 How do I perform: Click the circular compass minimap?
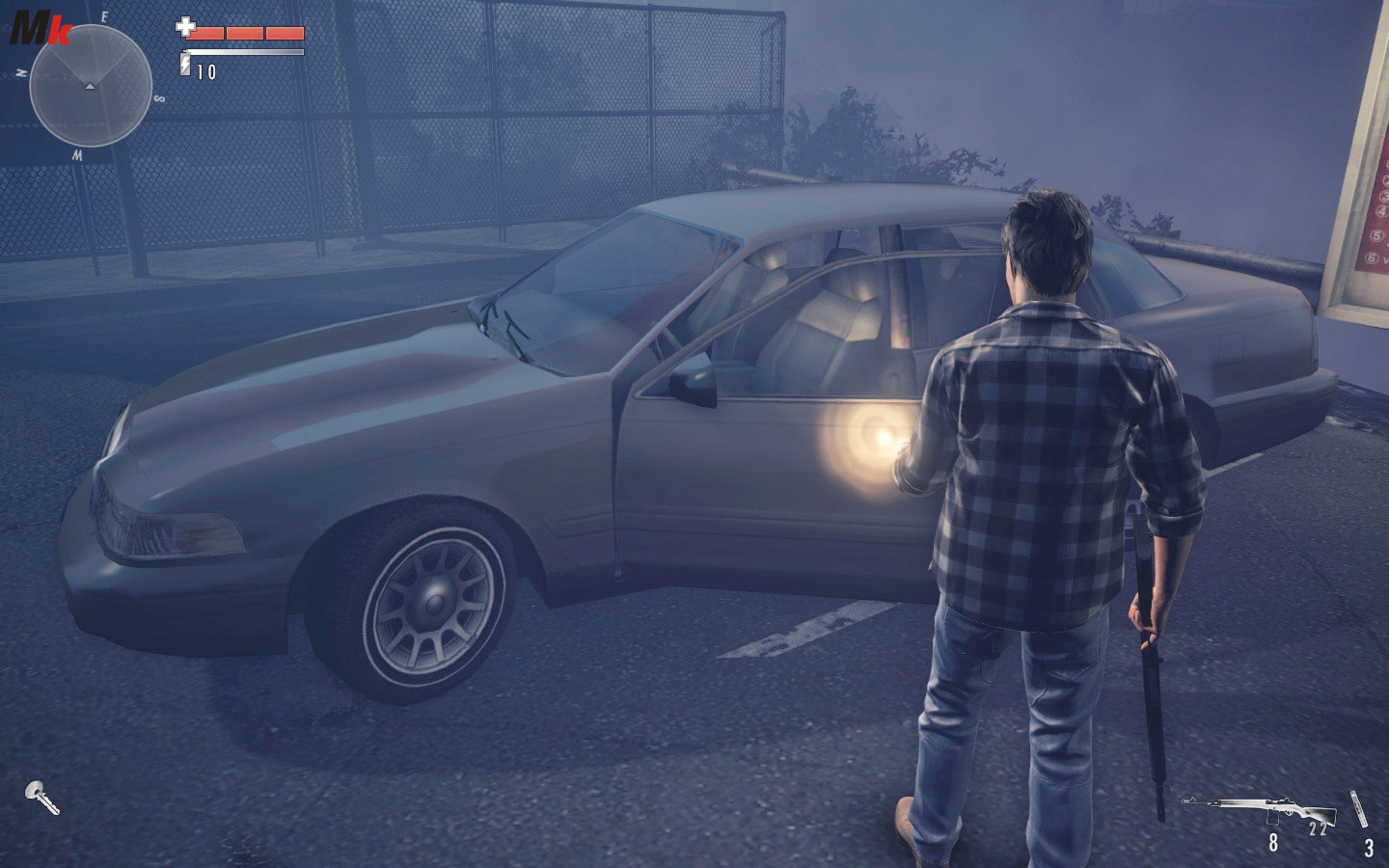pos(90,86)
